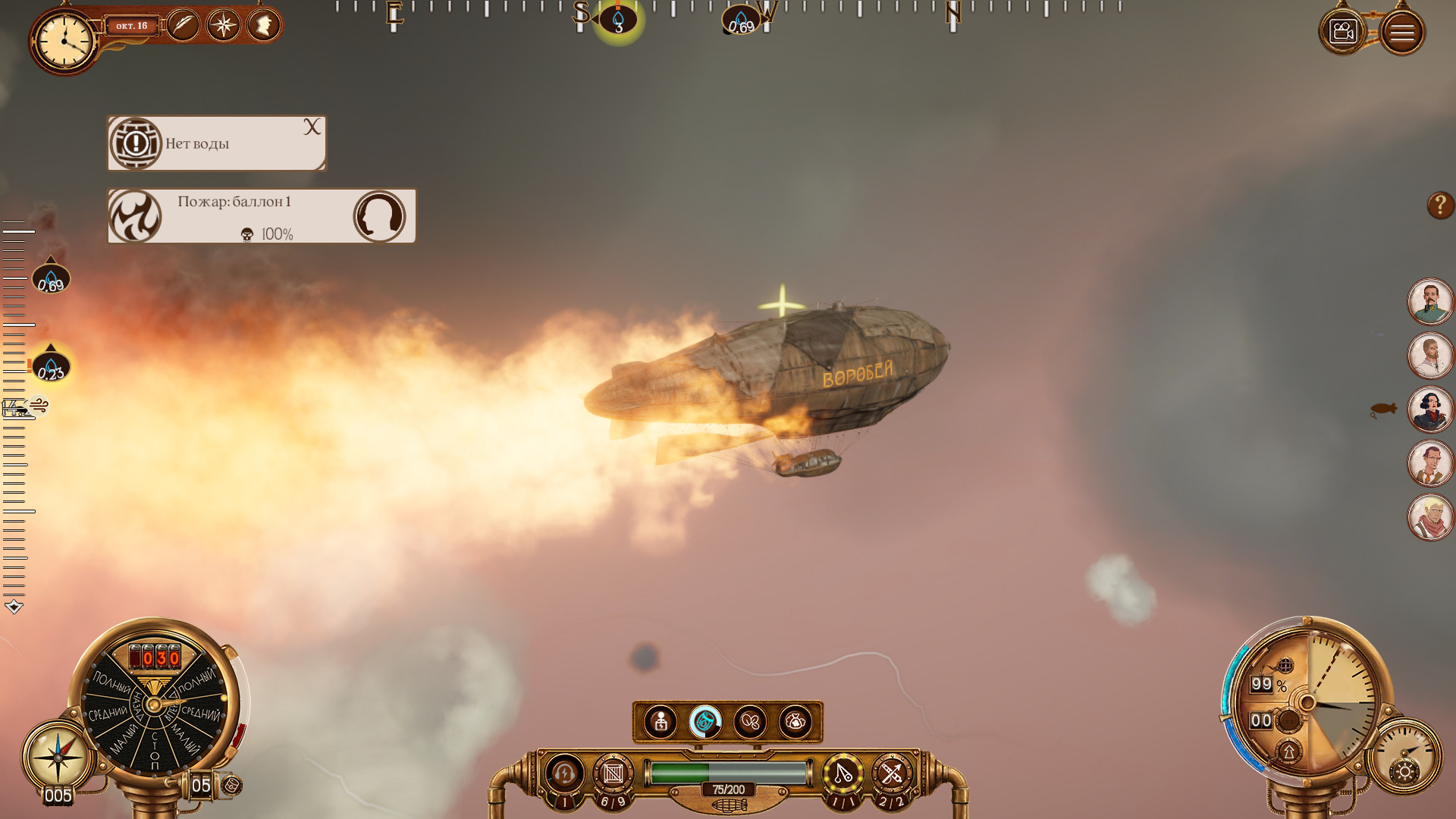Open the cargo crate hold
Screen dimensions: 1456x819
click(613, 774)
